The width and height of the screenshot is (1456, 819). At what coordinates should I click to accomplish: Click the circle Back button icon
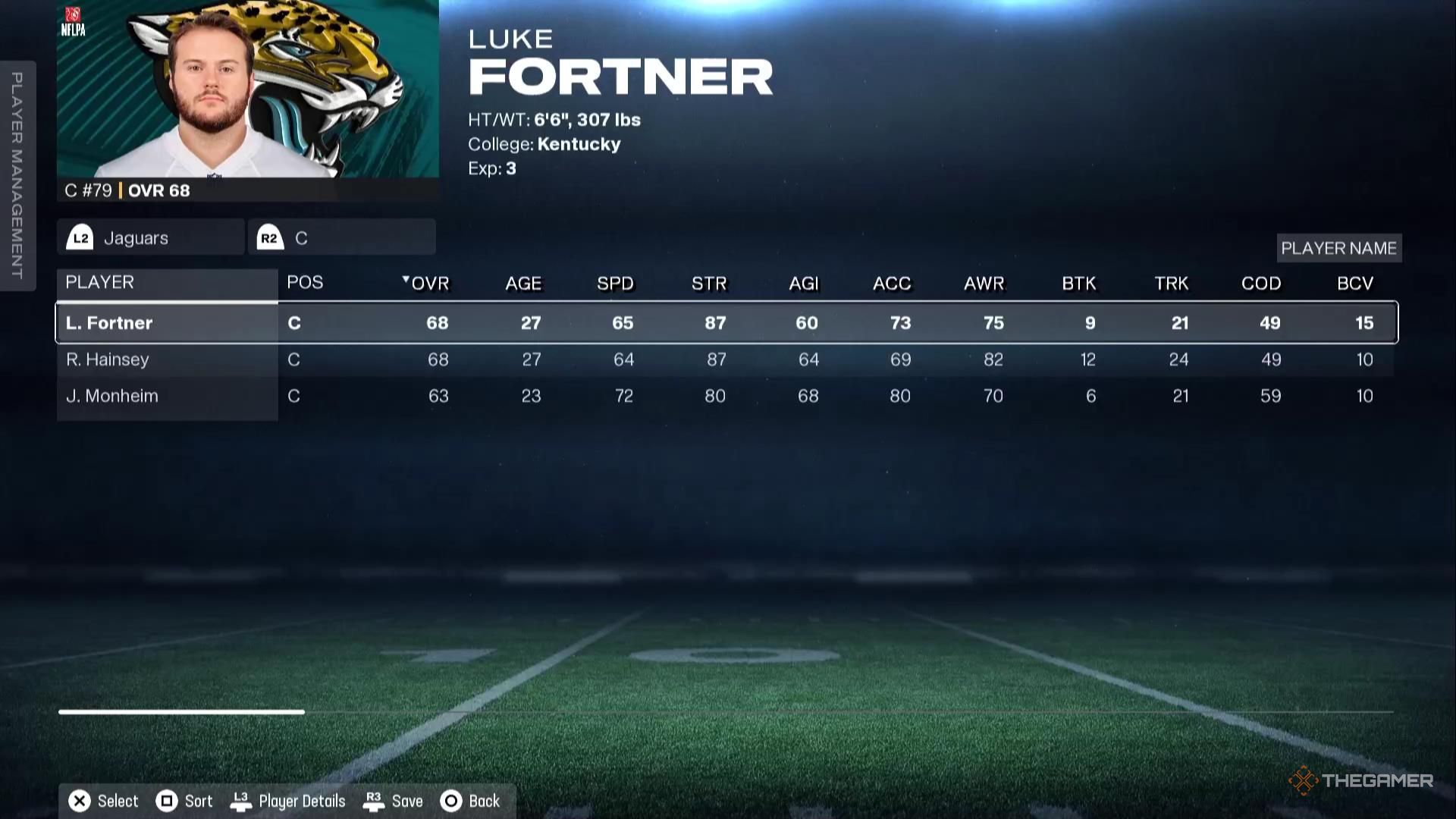[x=451, y=800]
